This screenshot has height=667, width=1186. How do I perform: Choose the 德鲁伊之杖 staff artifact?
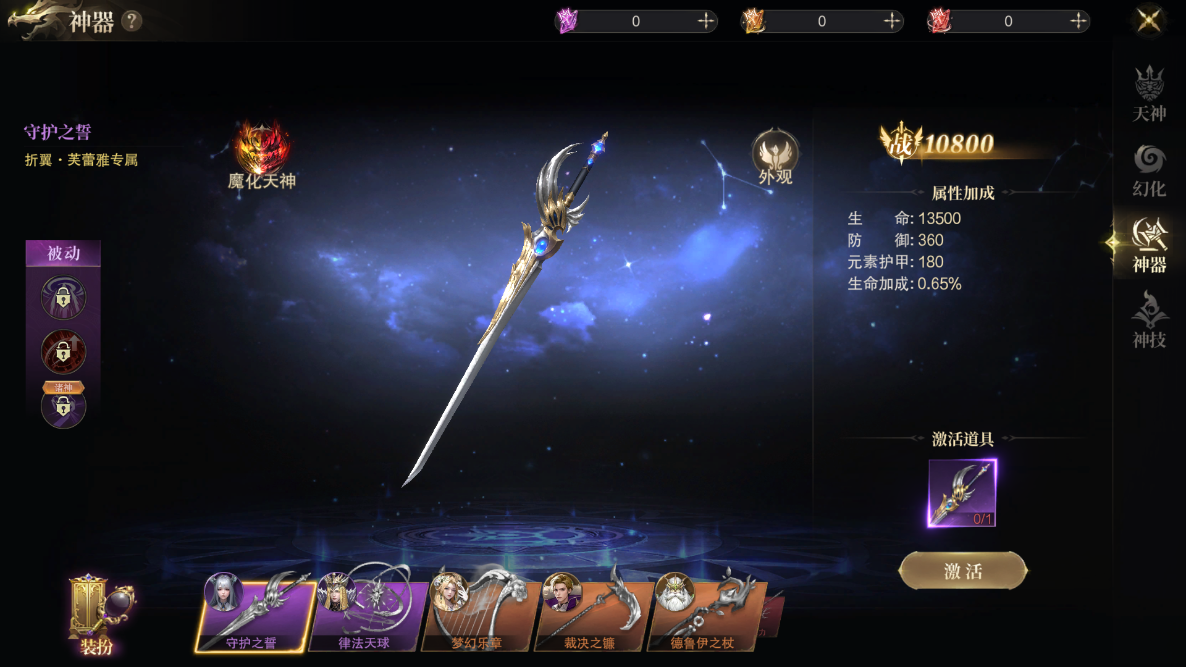(x=703, y=613)
